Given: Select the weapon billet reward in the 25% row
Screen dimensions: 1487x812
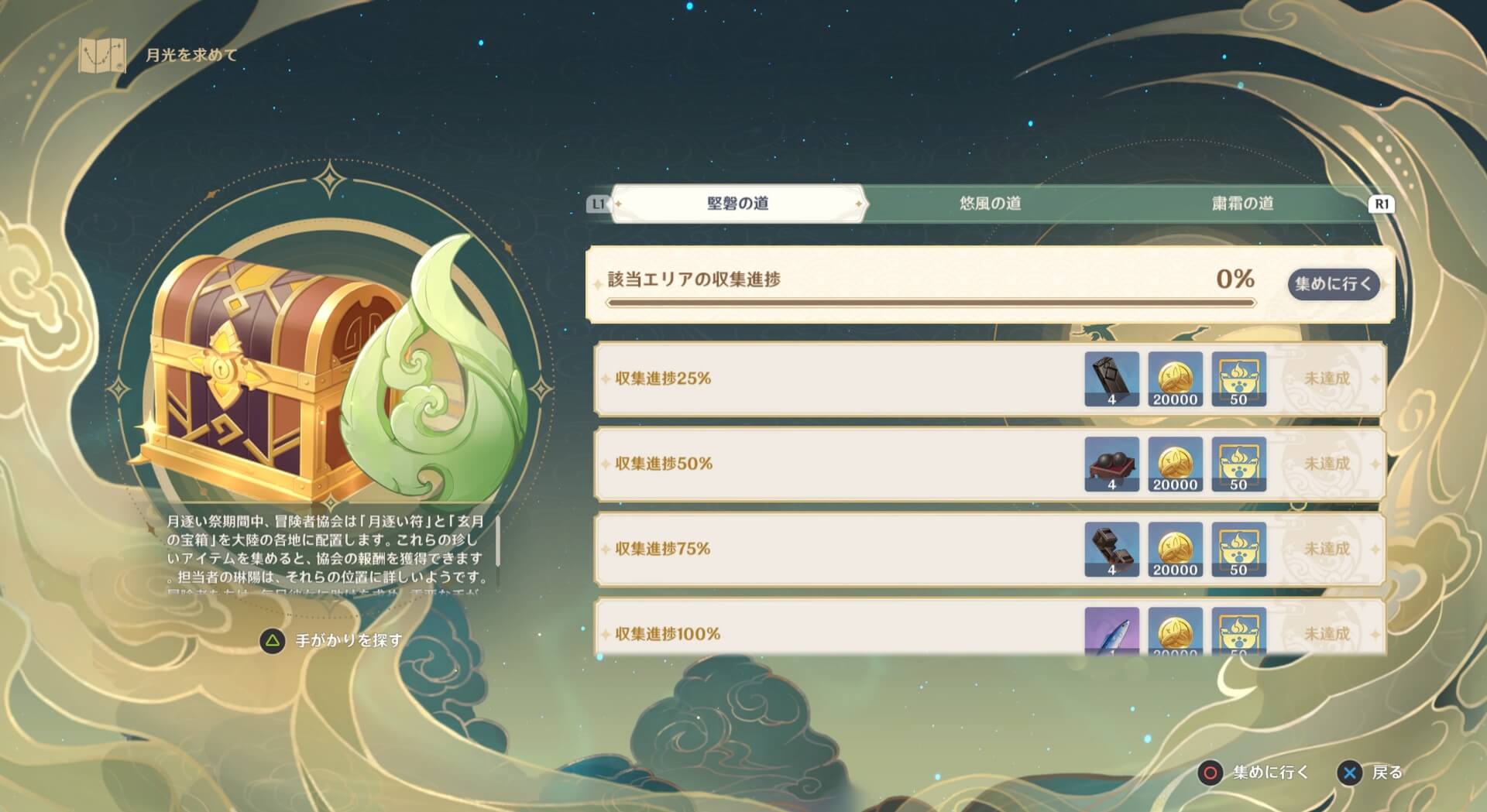Looking at the screenshot, I should point(1111,378).
